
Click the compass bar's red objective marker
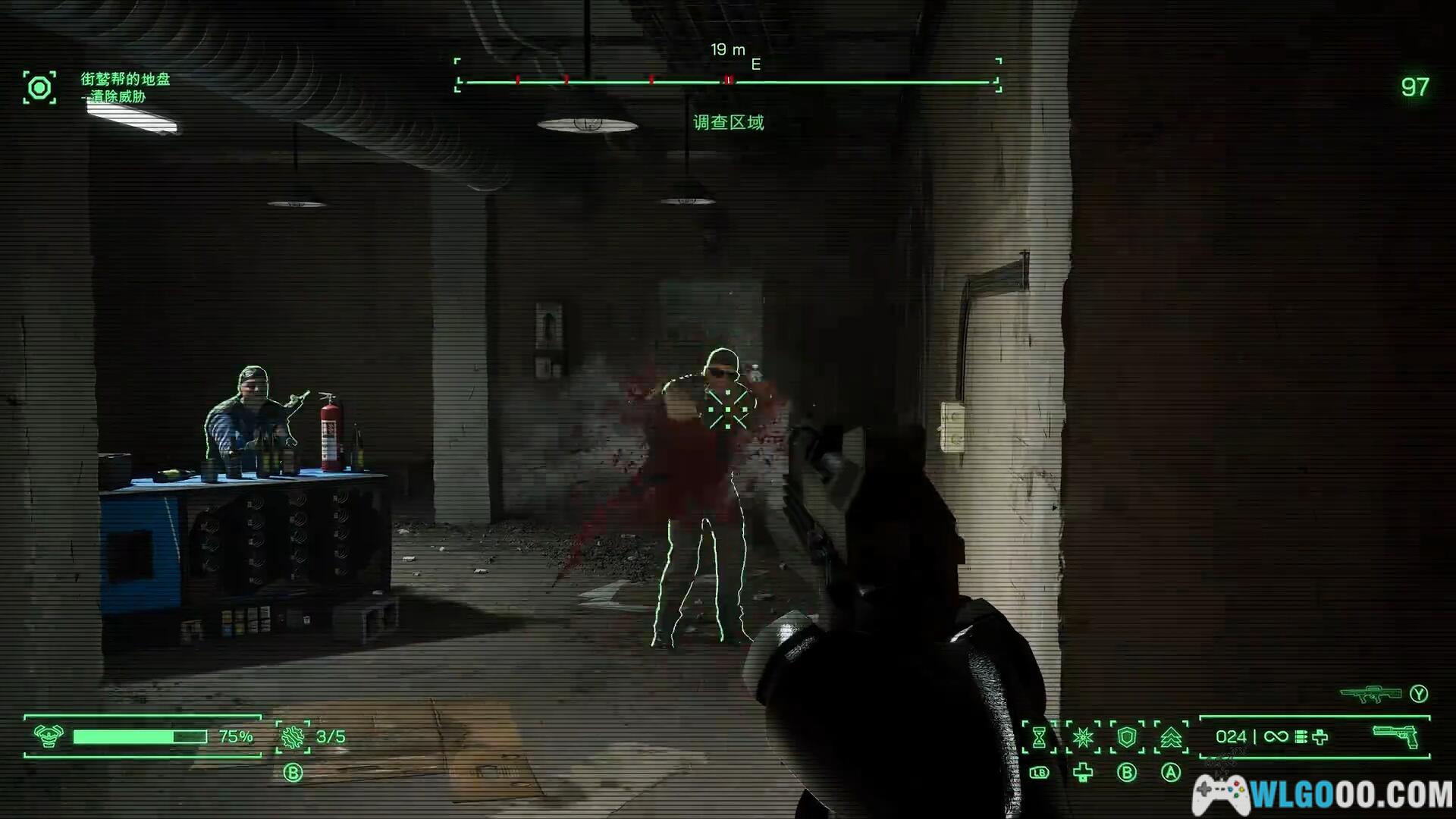pos(728,80)
